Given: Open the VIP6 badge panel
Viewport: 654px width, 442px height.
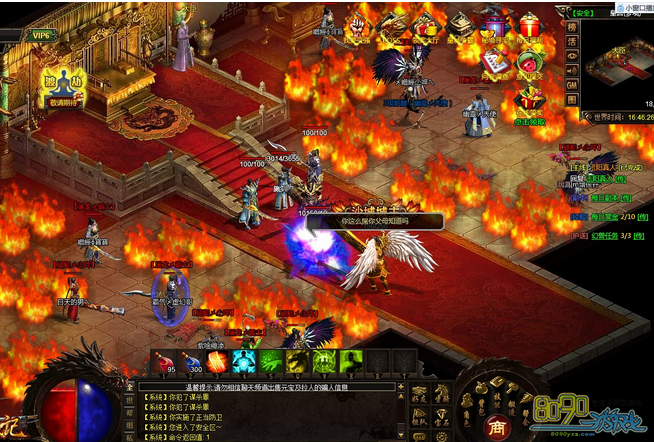Looking at the screenshot, I should point(40,34).
